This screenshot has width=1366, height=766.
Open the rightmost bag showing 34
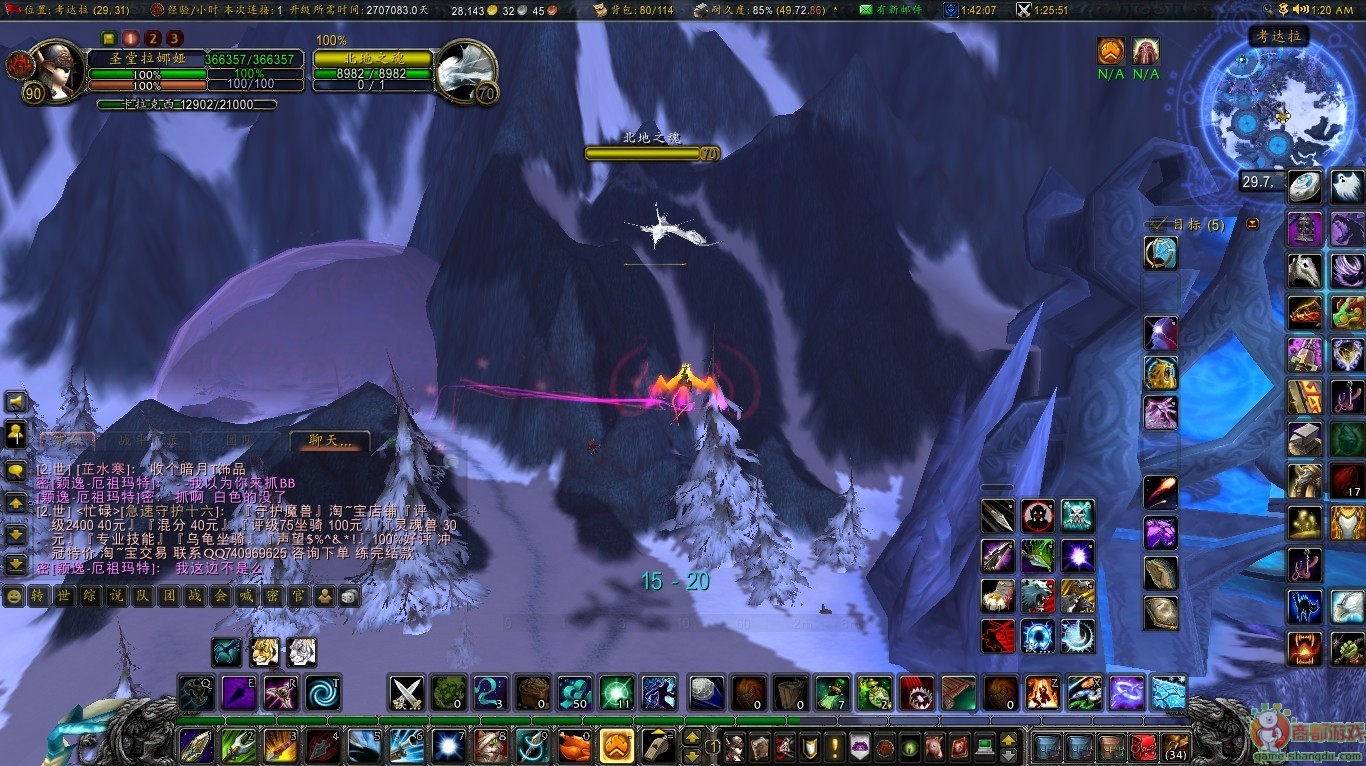(x=1175, y=746)
